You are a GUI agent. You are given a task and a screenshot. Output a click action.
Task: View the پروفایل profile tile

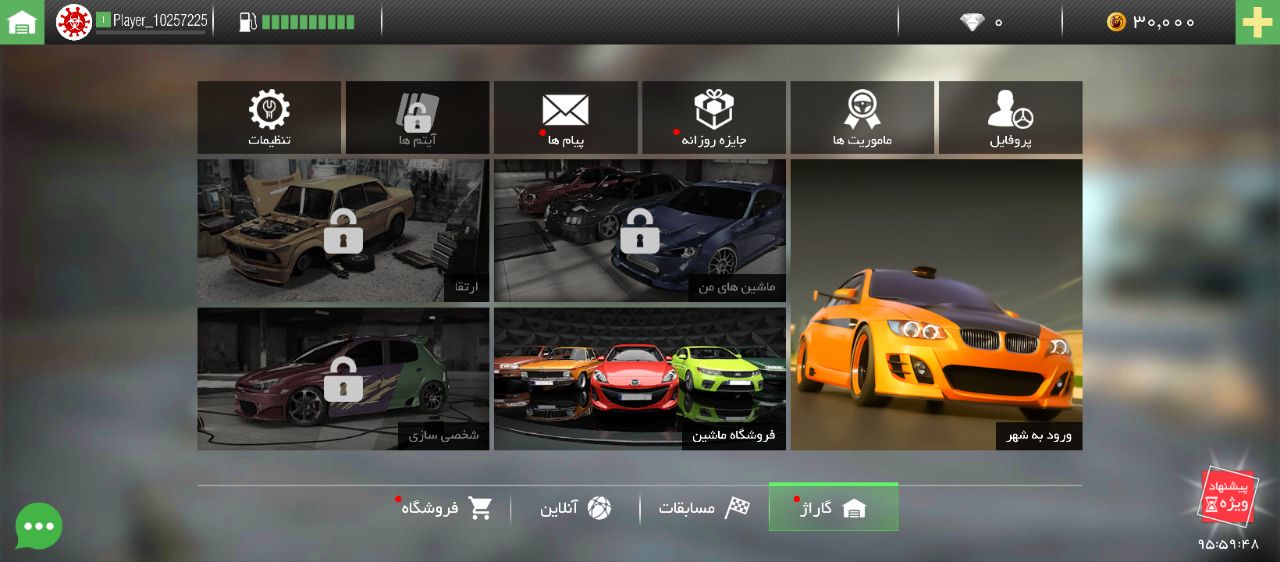click(1010, 117)
